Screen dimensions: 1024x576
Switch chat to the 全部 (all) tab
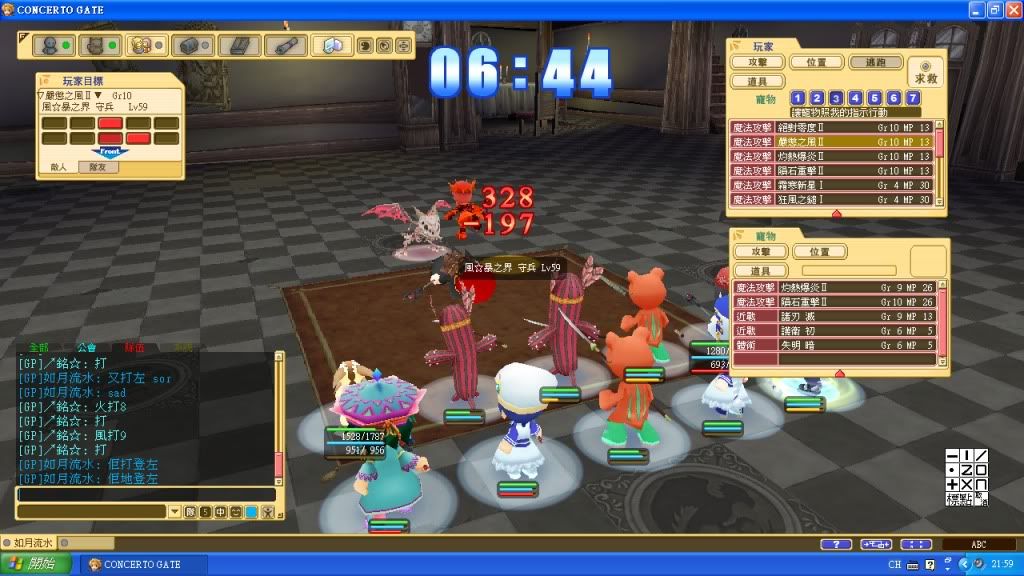pos(38,348)
